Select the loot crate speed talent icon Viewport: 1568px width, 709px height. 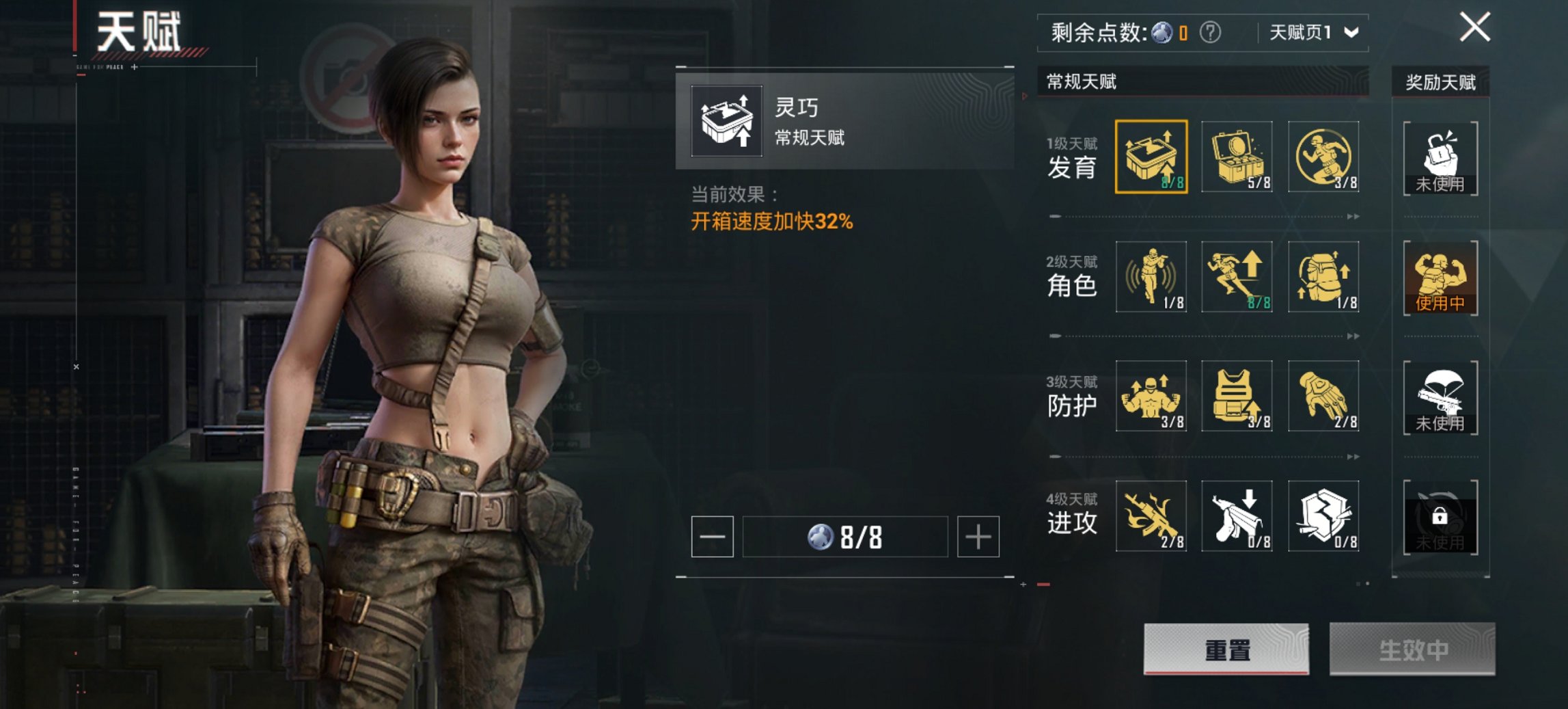(x=1151, y=157)
